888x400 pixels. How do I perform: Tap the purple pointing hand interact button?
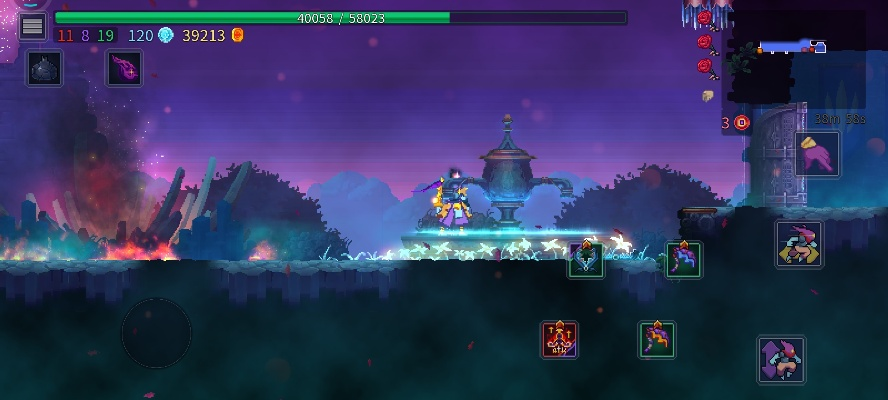point(817,154)
